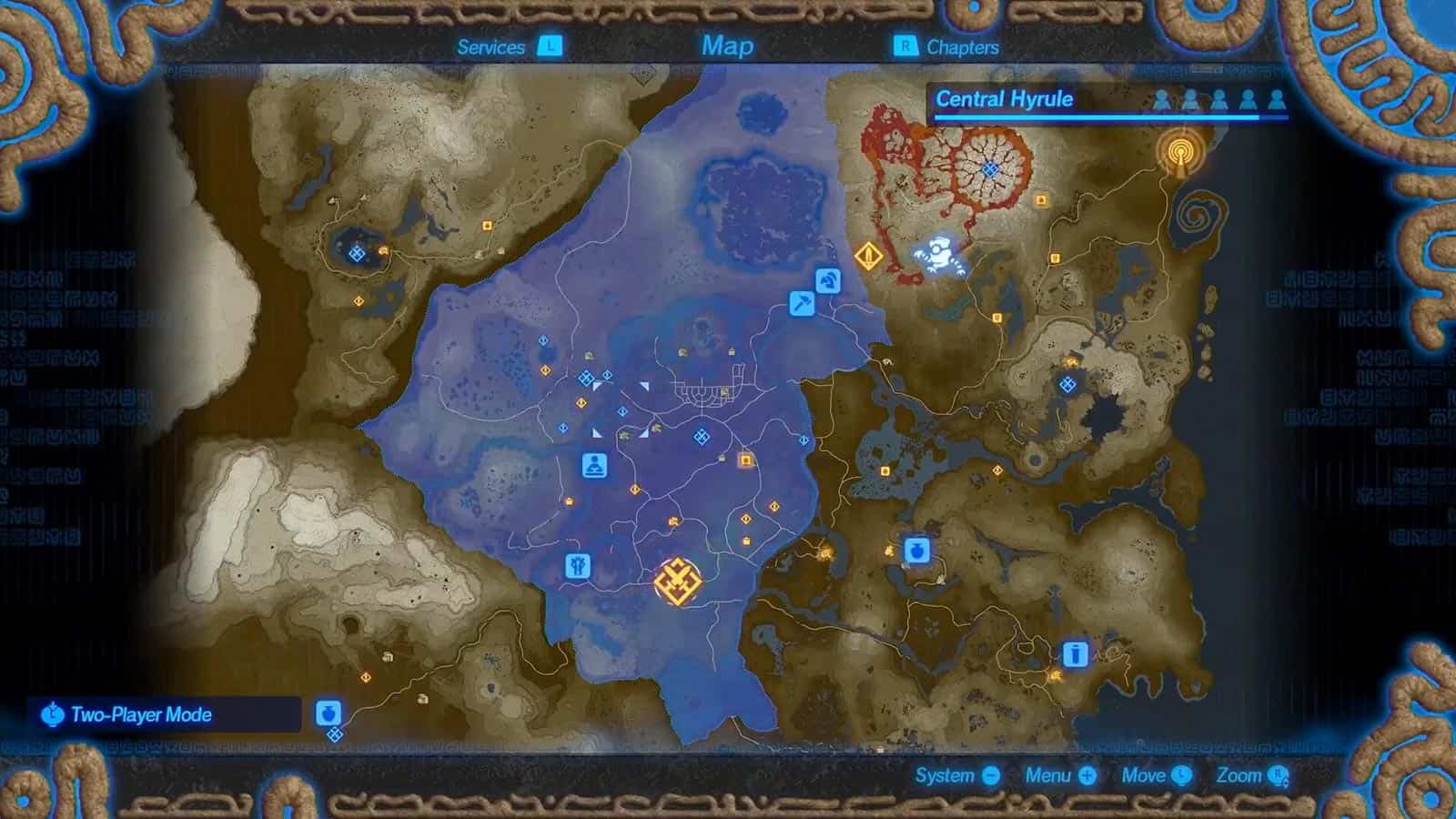
Task: Open the blue shrine marker inside the red ring
Action: coord(991,168)
